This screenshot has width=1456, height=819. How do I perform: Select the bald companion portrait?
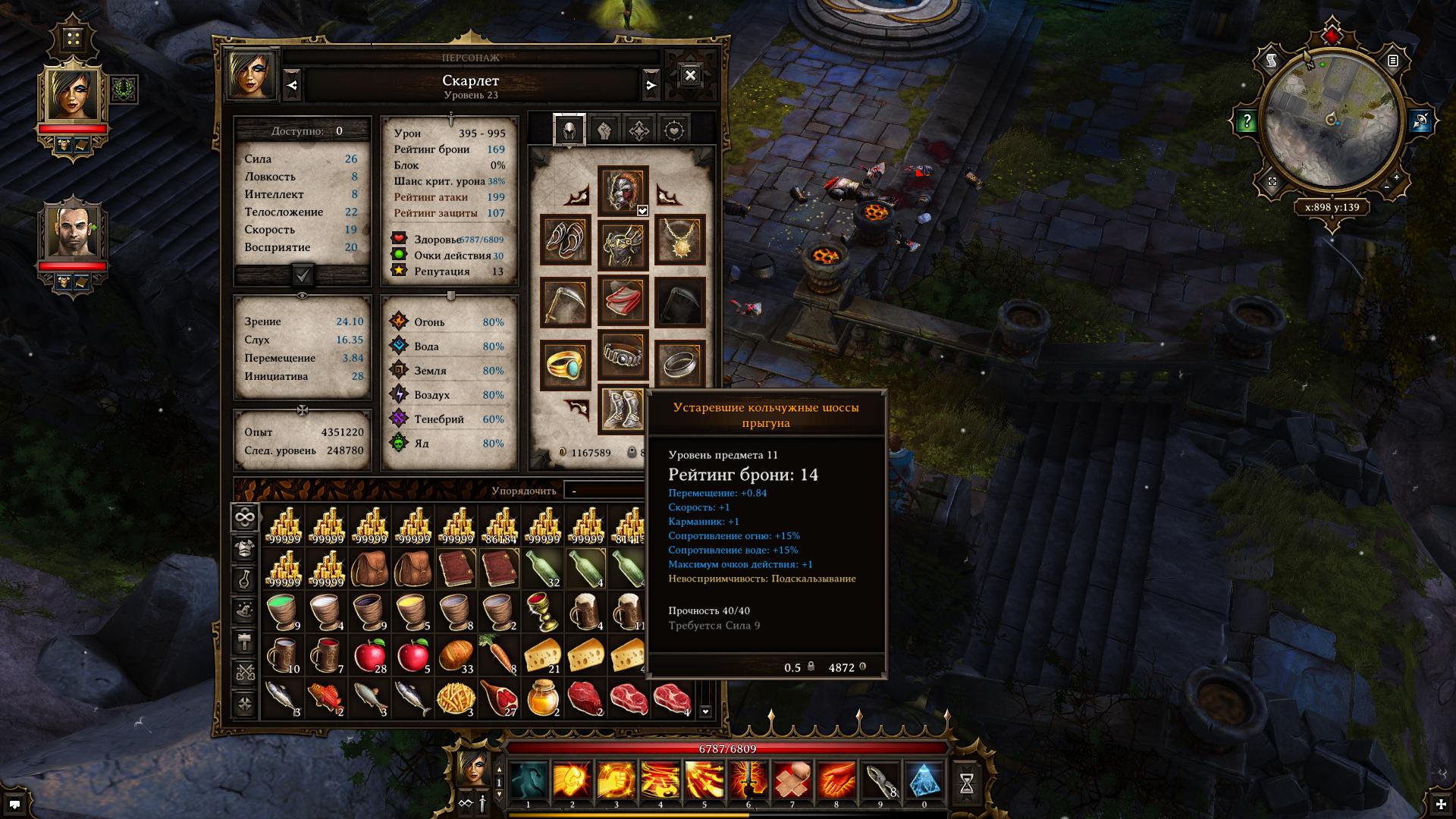(73, 232)
